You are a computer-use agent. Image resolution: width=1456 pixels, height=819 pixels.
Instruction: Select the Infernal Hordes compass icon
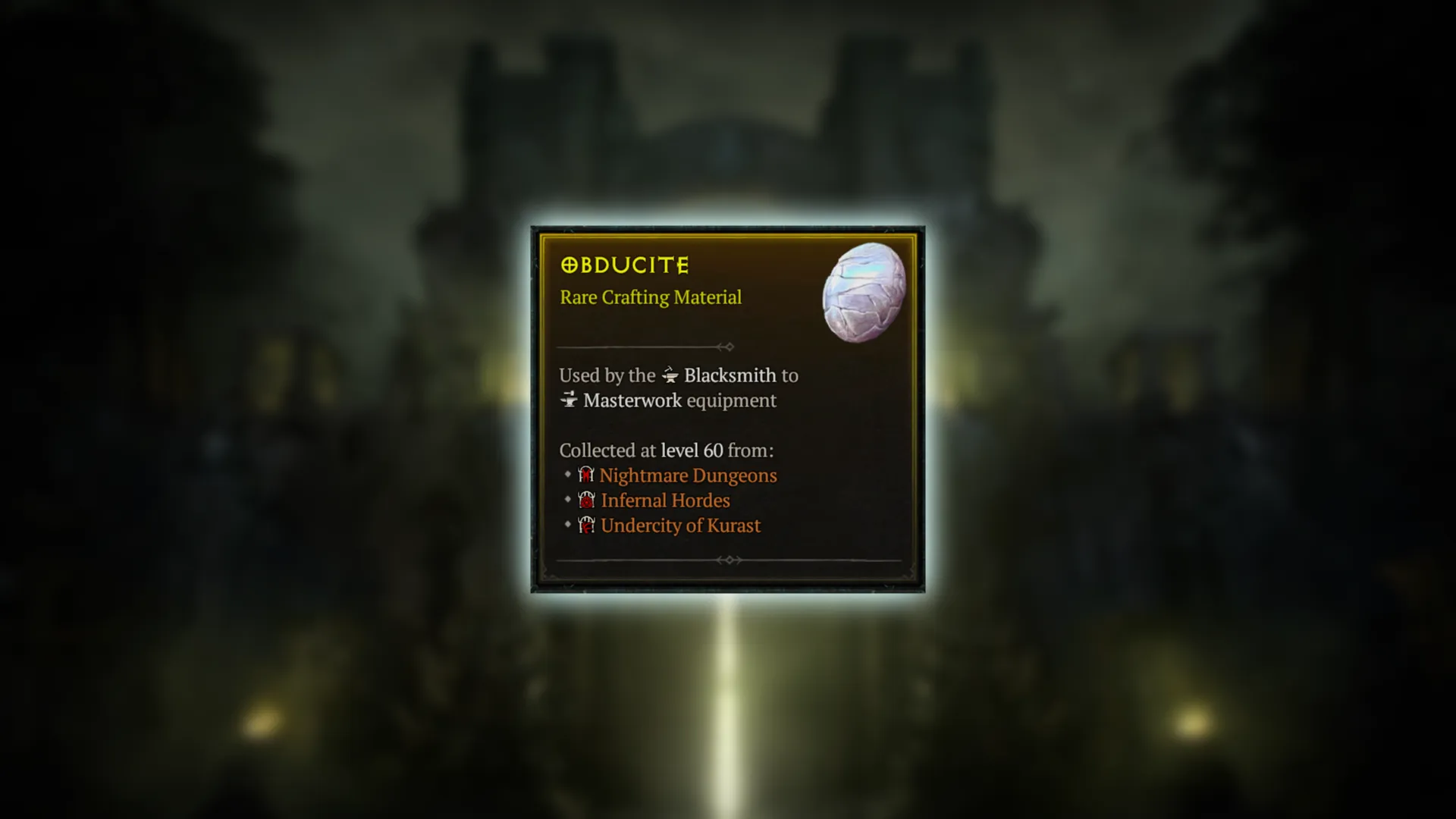[585, 500]
